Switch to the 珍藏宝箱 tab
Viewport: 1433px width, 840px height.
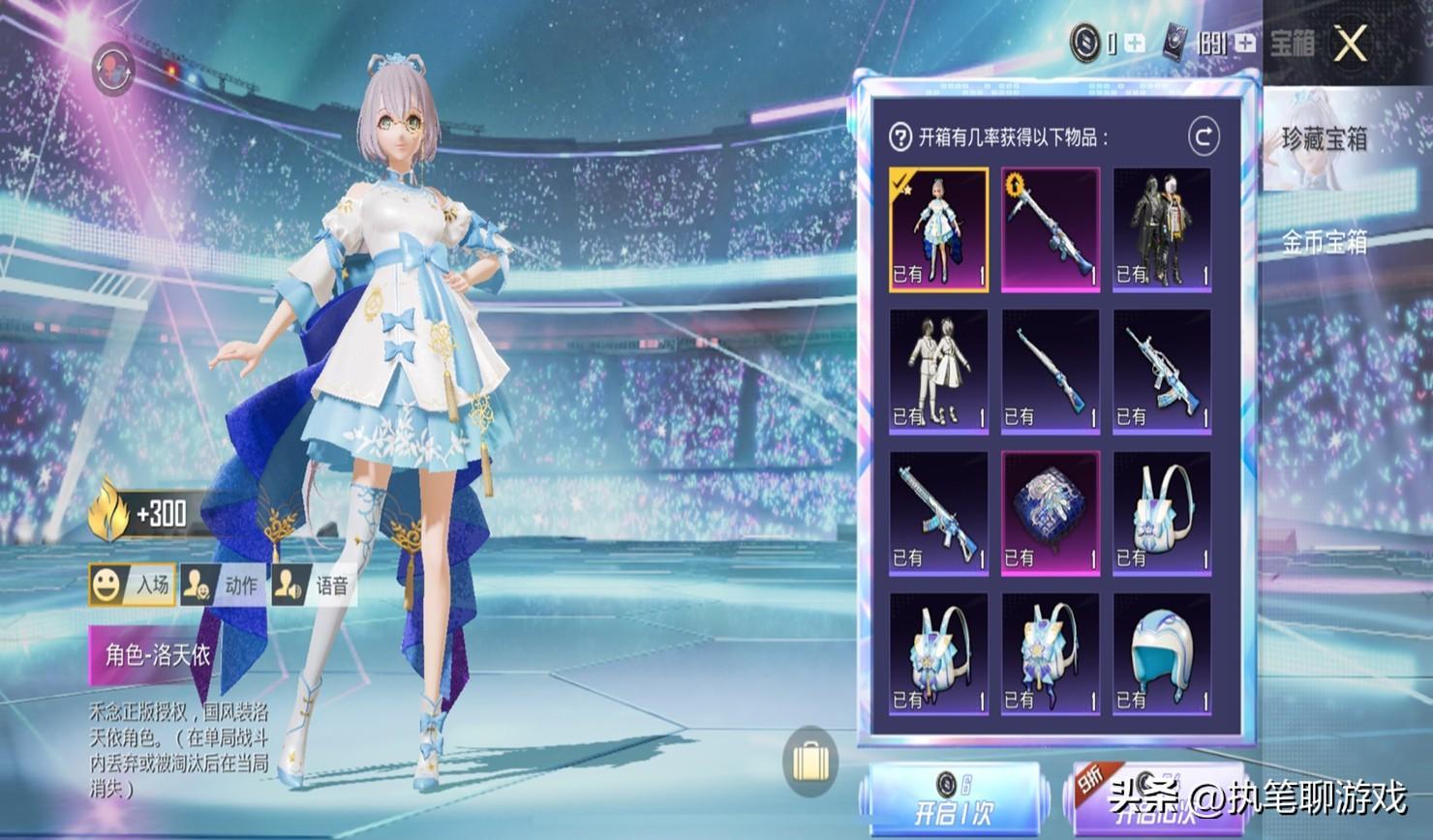(x=1324, y=139)
